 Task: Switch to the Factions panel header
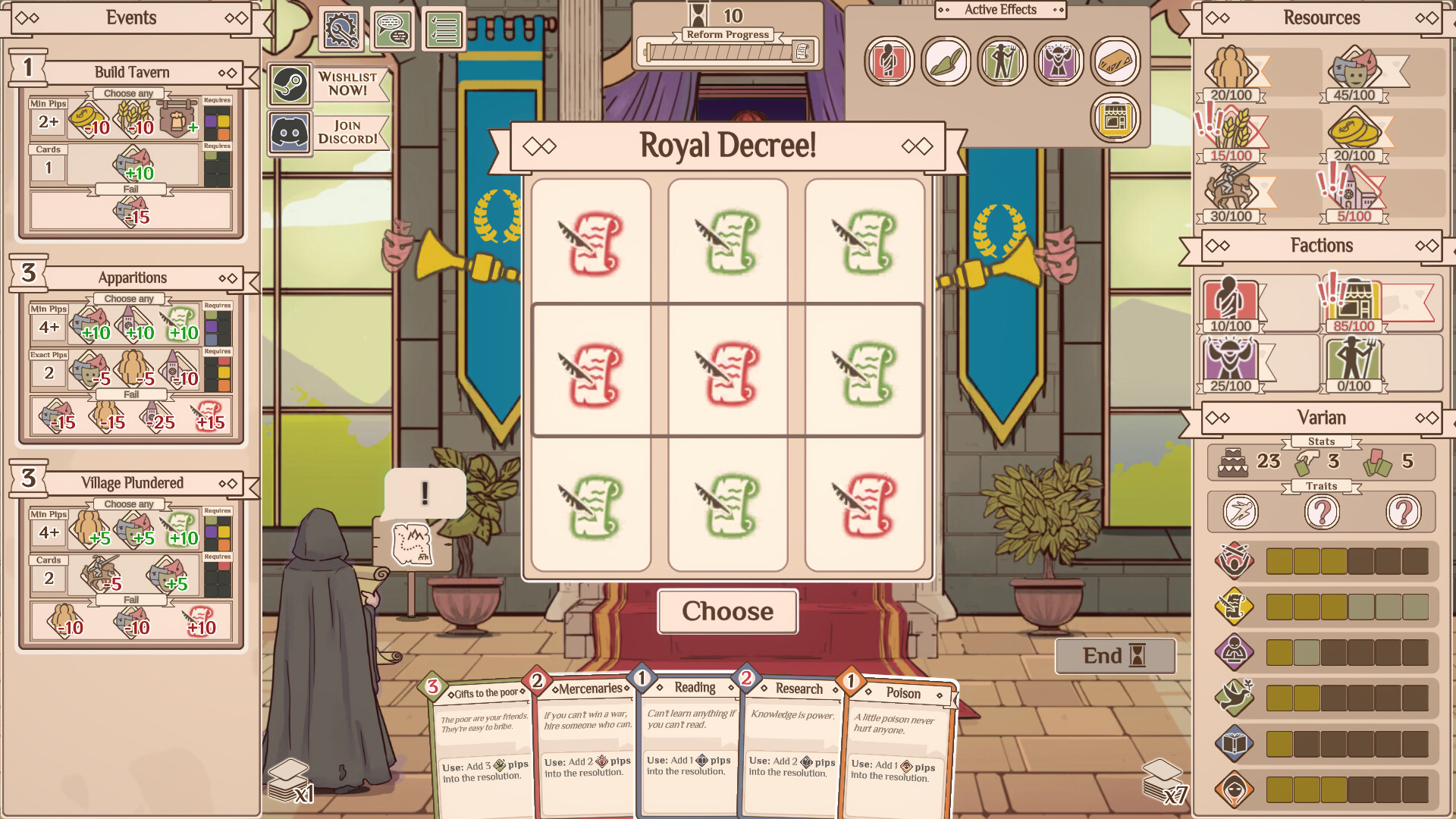1323,245
